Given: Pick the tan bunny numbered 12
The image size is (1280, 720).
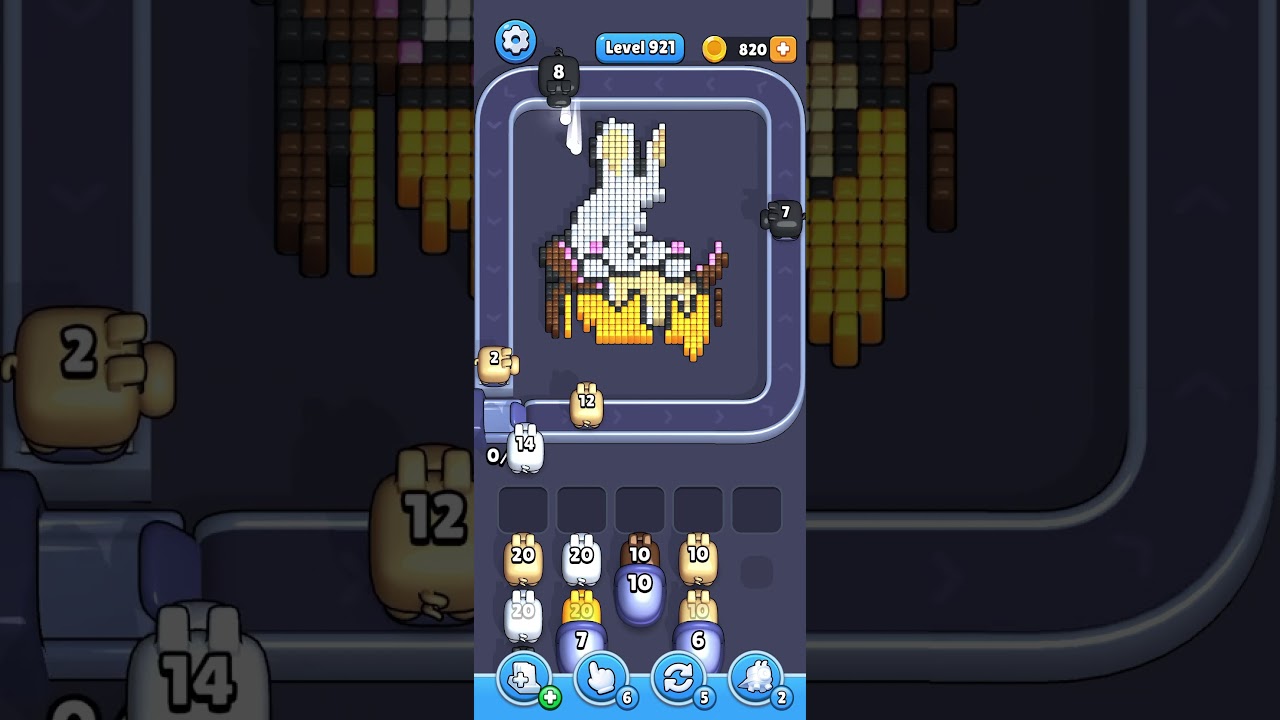Looking at the screenshot, I should click(x=588, y=405).
